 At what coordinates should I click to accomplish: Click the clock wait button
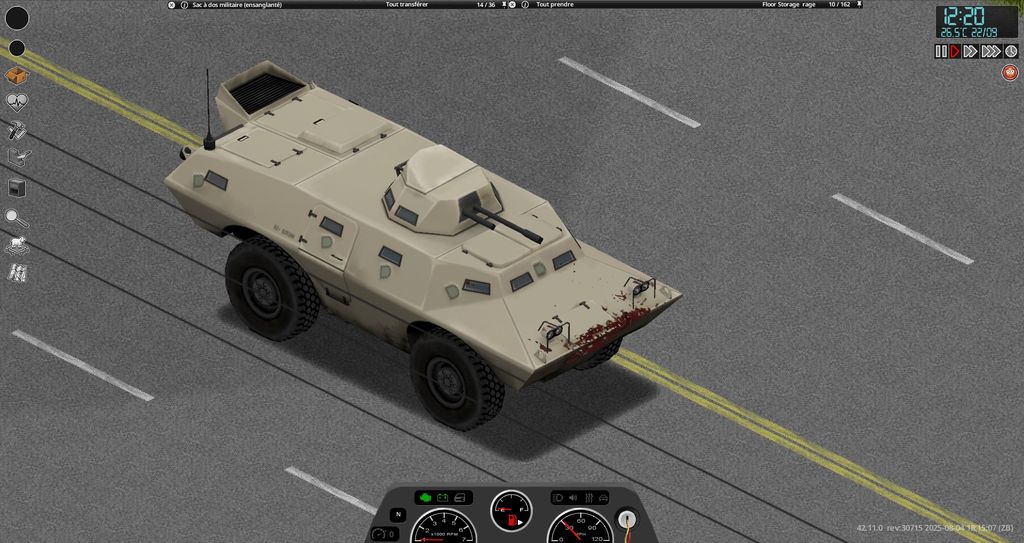[x=1010, y=51]
